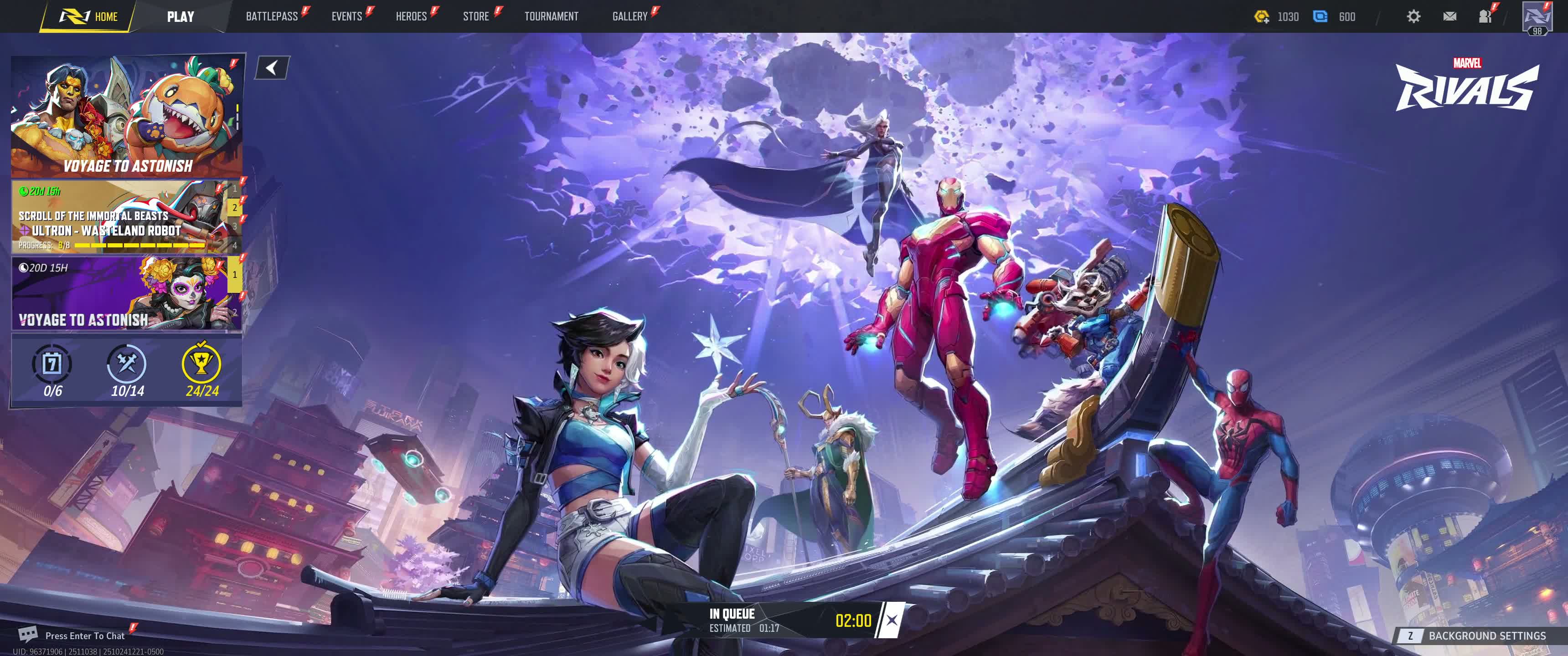
Task: Open the mail inbox envelope icon
Action: [x=1449, y=16]
